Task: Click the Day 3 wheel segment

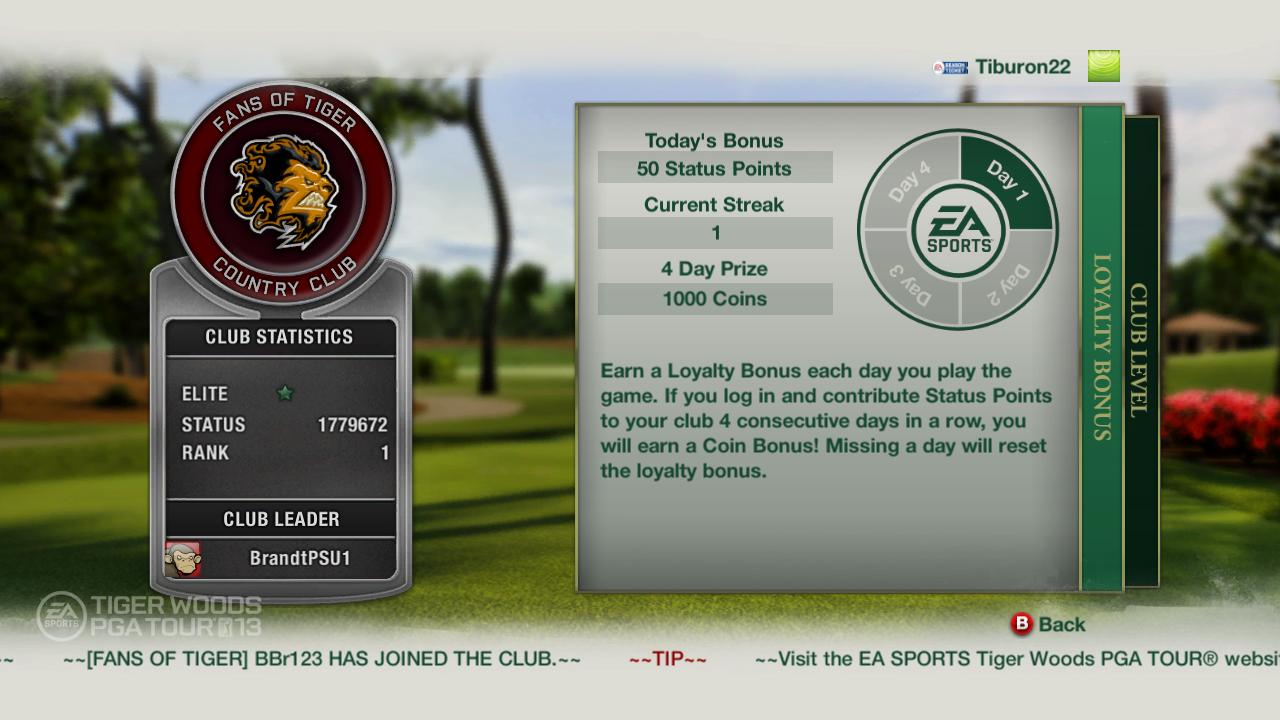Action: [x=908, y=280]
